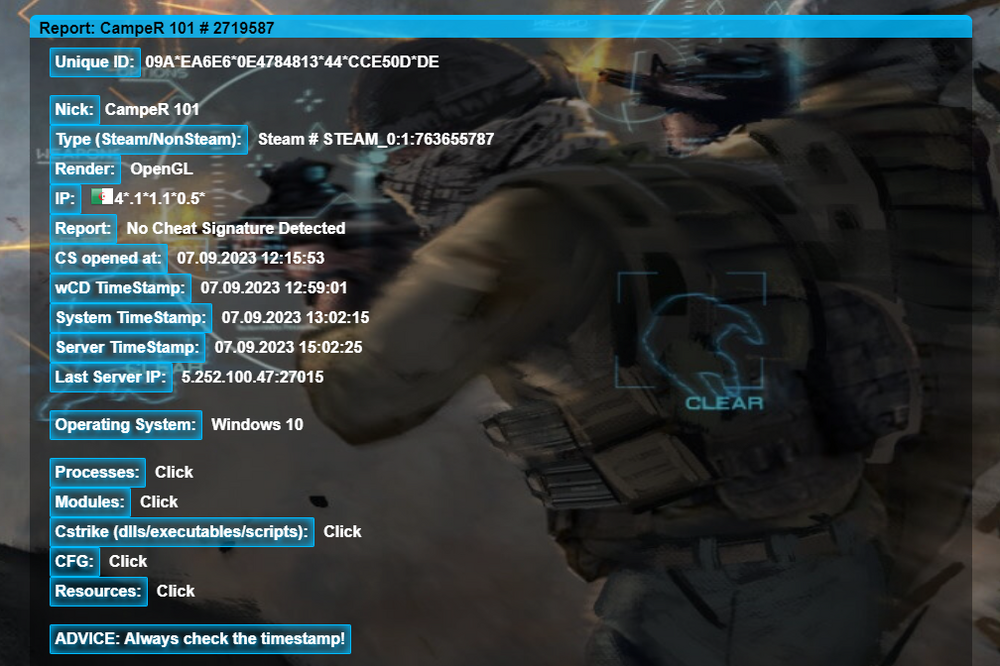Viewport: 1000px width, 666px height.
Task: Show the Modules list via its Click link
Action: [x=159, y=502]
